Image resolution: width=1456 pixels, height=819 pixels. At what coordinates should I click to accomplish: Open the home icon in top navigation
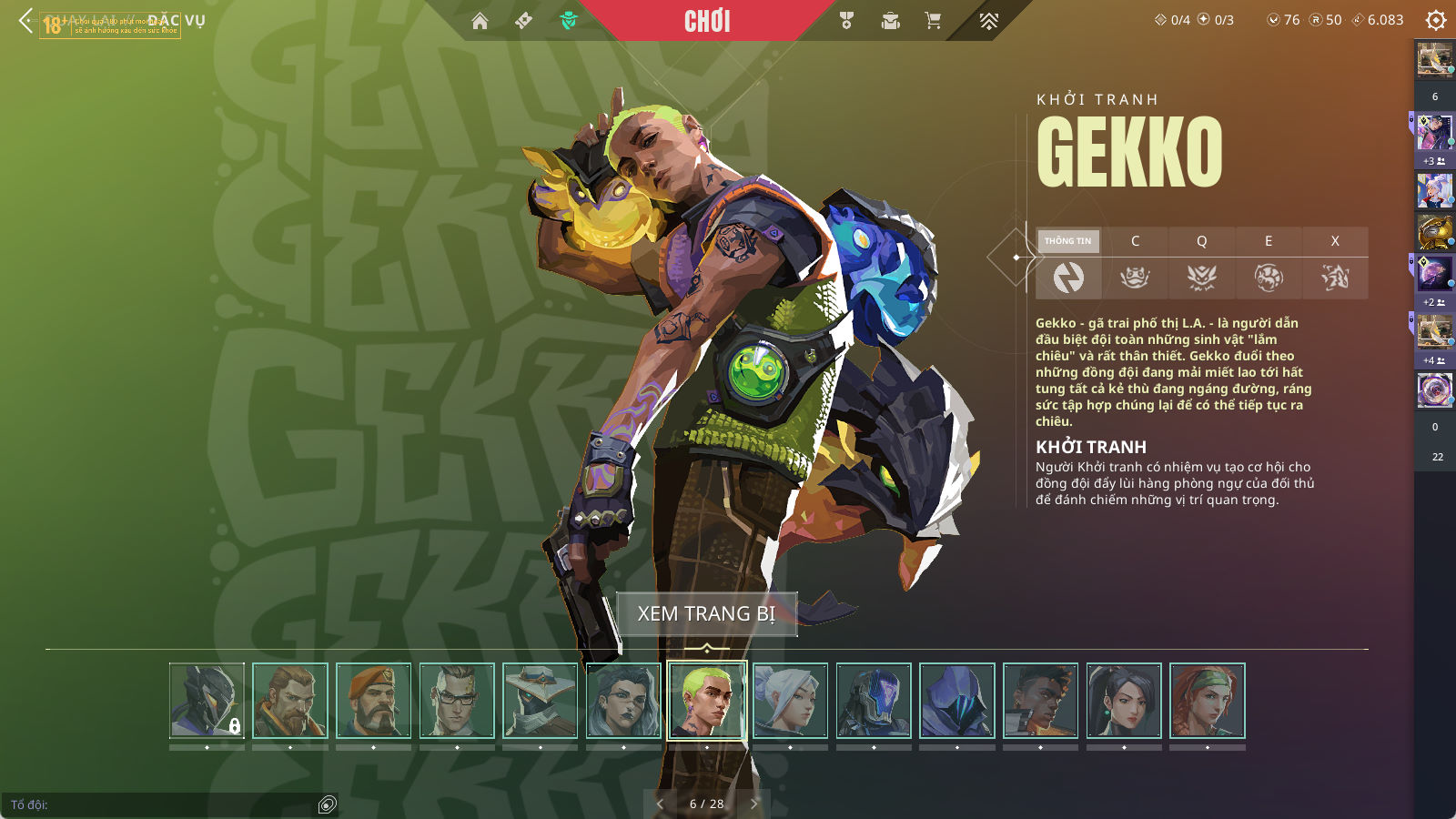[x=480, y=21]
